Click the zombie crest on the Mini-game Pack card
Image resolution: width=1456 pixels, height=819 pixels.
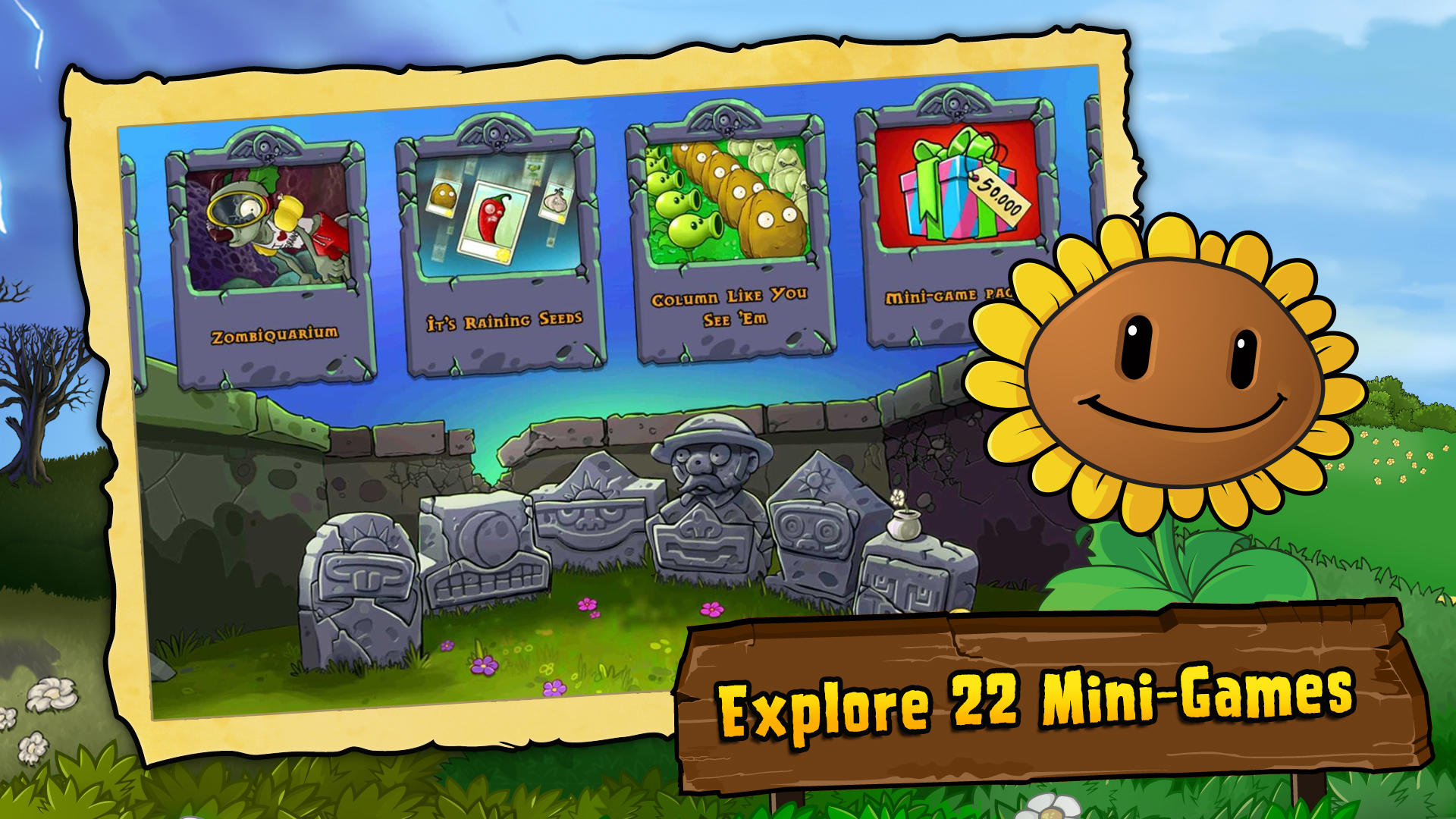click(954, 102)
